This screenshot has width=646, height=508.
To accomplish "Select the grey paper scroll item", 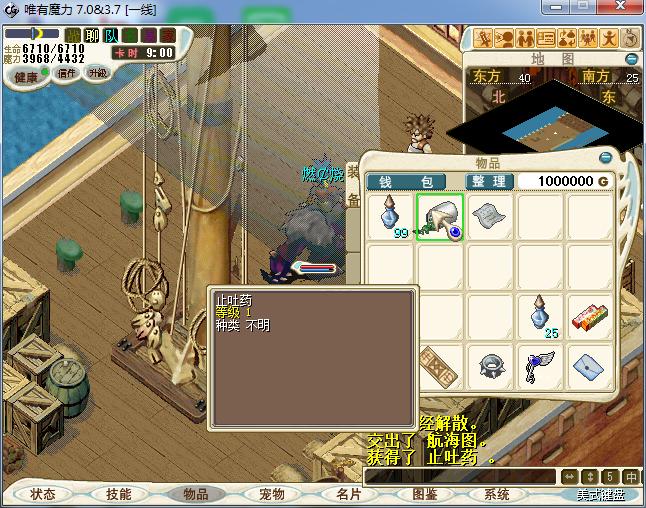I will coord(489,216).
